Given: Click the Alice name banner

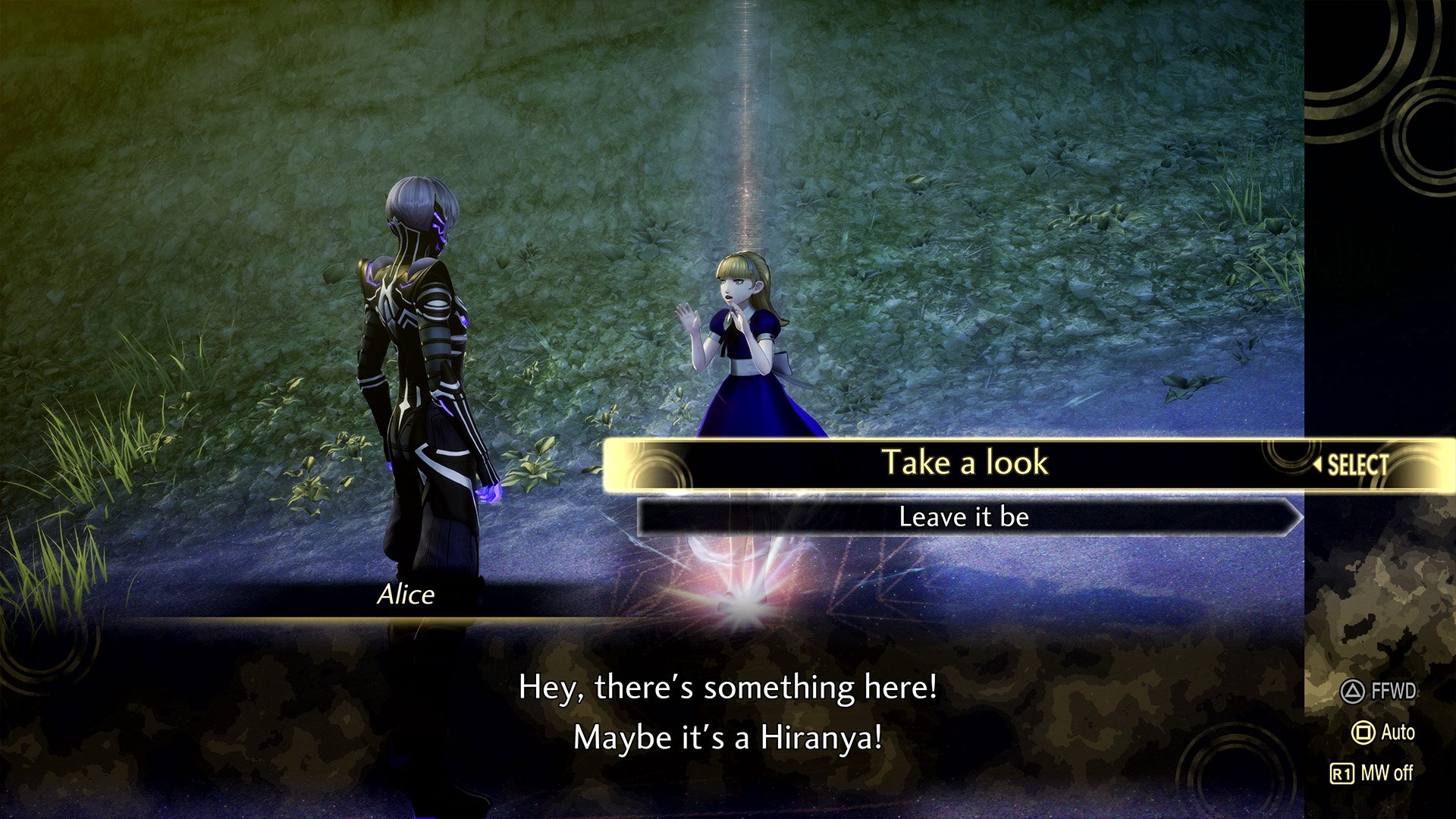Looking at the screenshot, I should point(406,596).
